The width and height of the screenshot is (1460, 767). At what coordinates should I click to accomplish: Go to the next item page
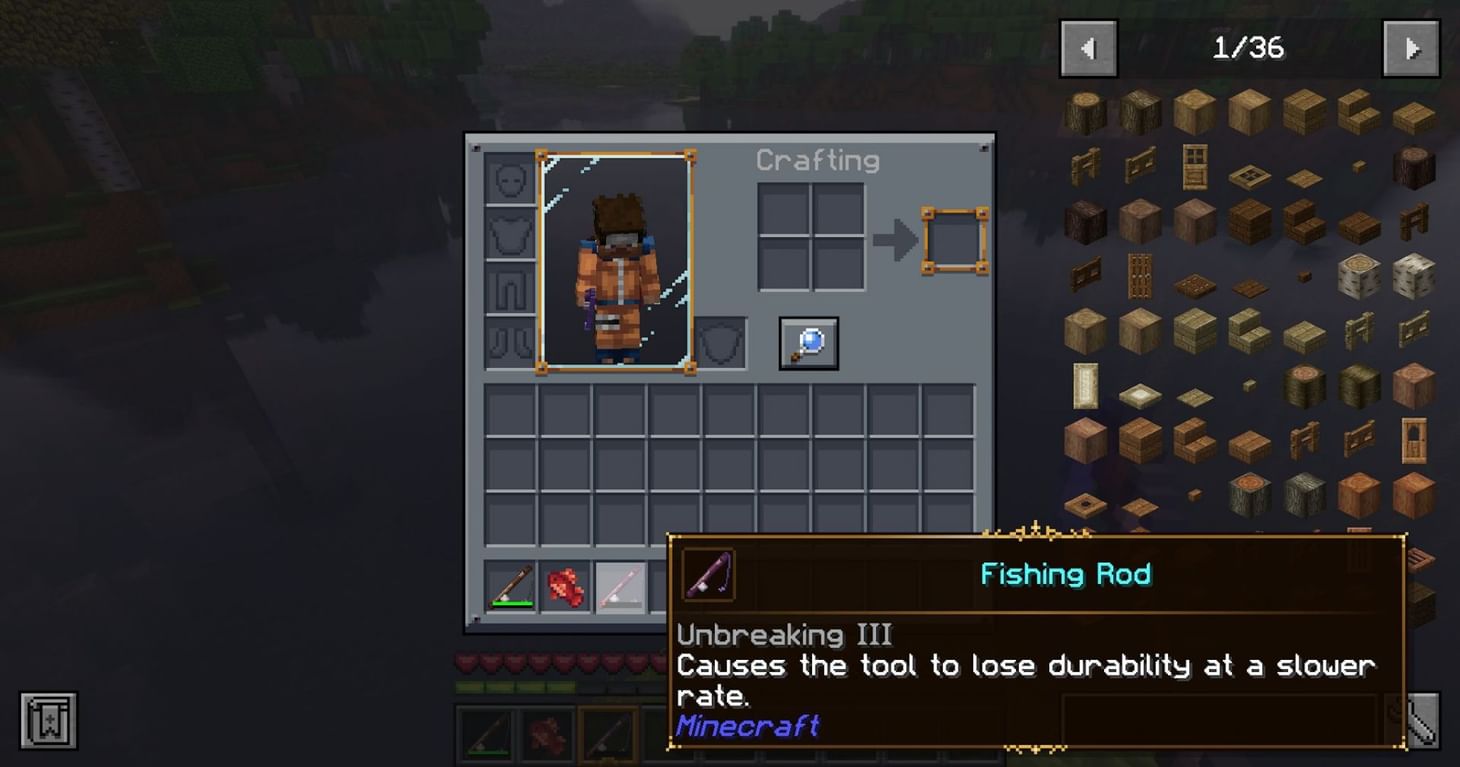[1411, 46]
